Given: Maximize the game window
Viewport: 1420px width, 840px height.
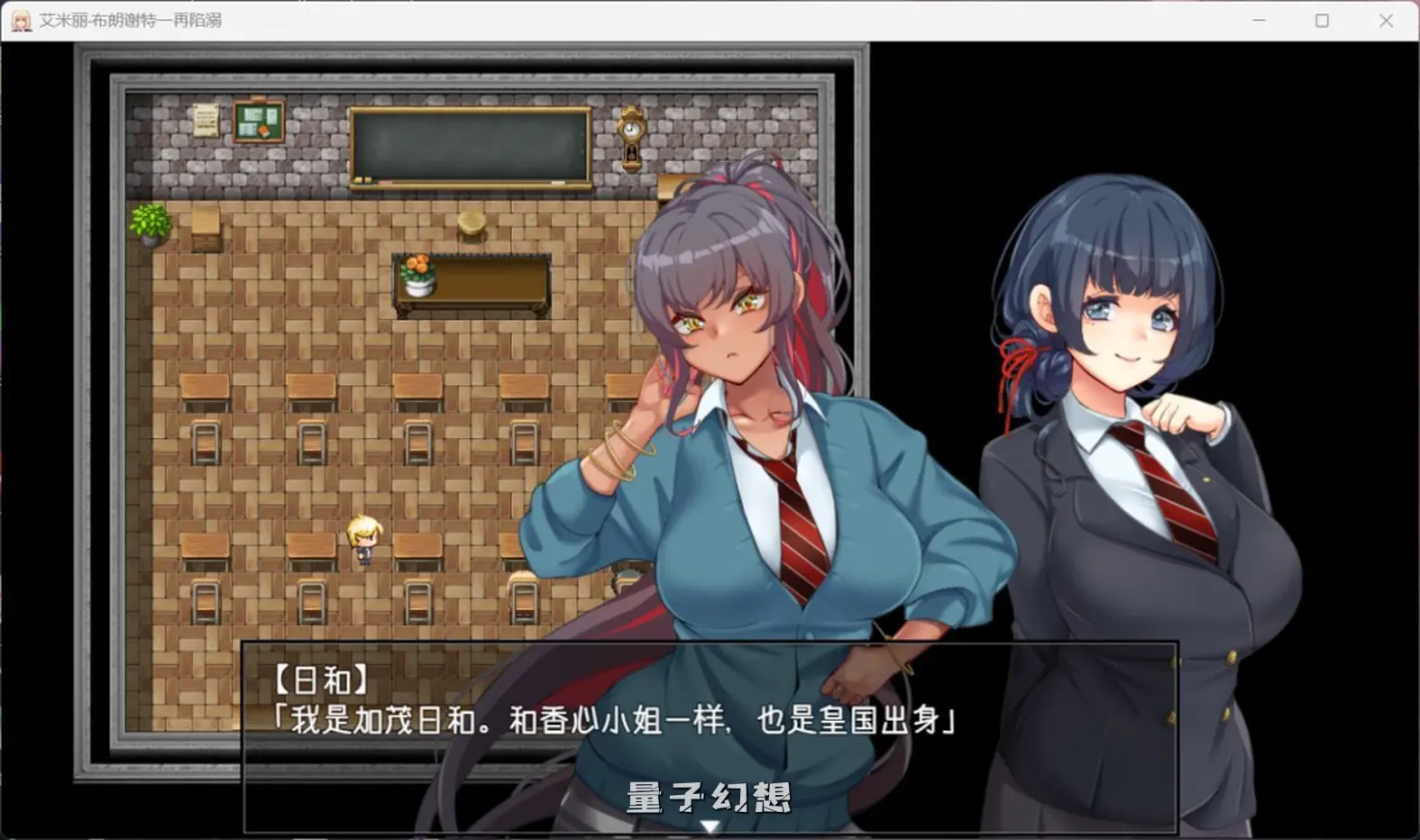Looking at the screenshot, I should [x=1324, y=19].
